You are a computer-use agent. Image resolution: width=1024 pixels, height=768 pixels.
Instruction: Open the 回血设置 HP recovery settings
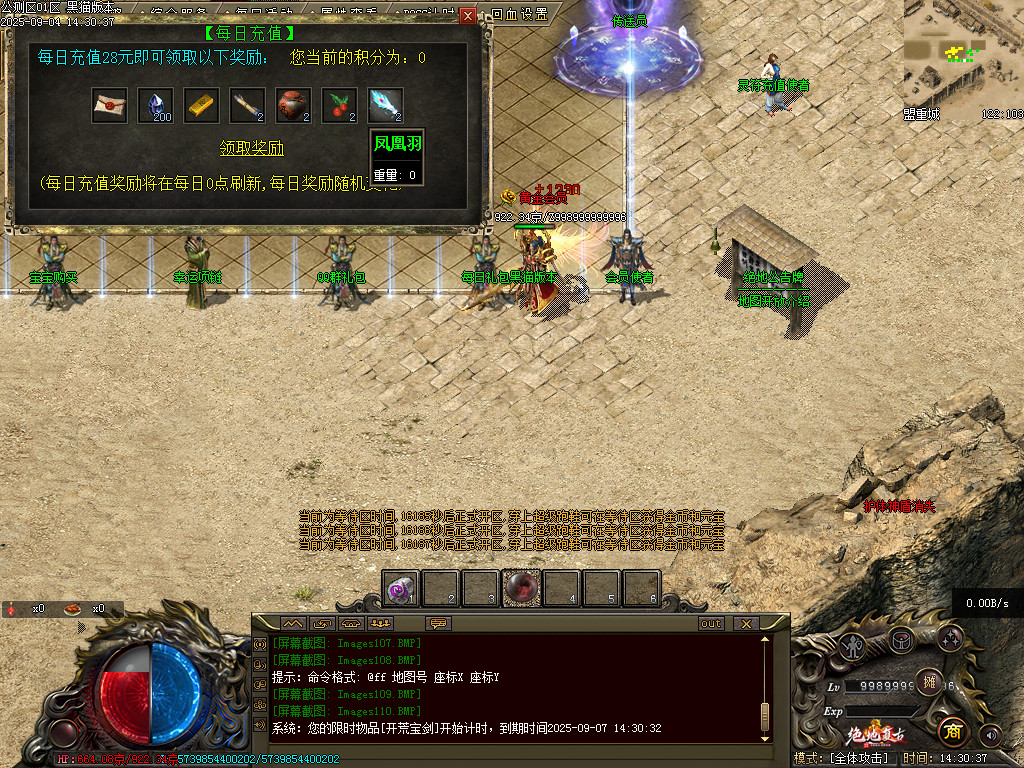coord(520,15)
